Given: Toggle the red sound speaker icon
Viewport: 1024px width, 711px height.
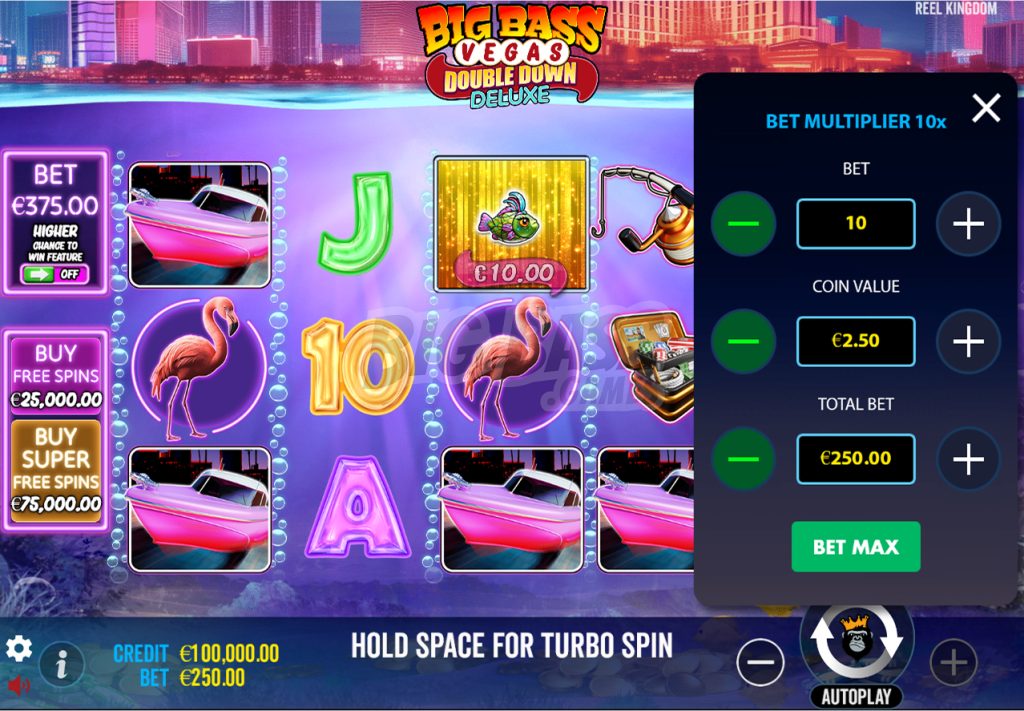Looking at the screenshot, I should point(19,686).
